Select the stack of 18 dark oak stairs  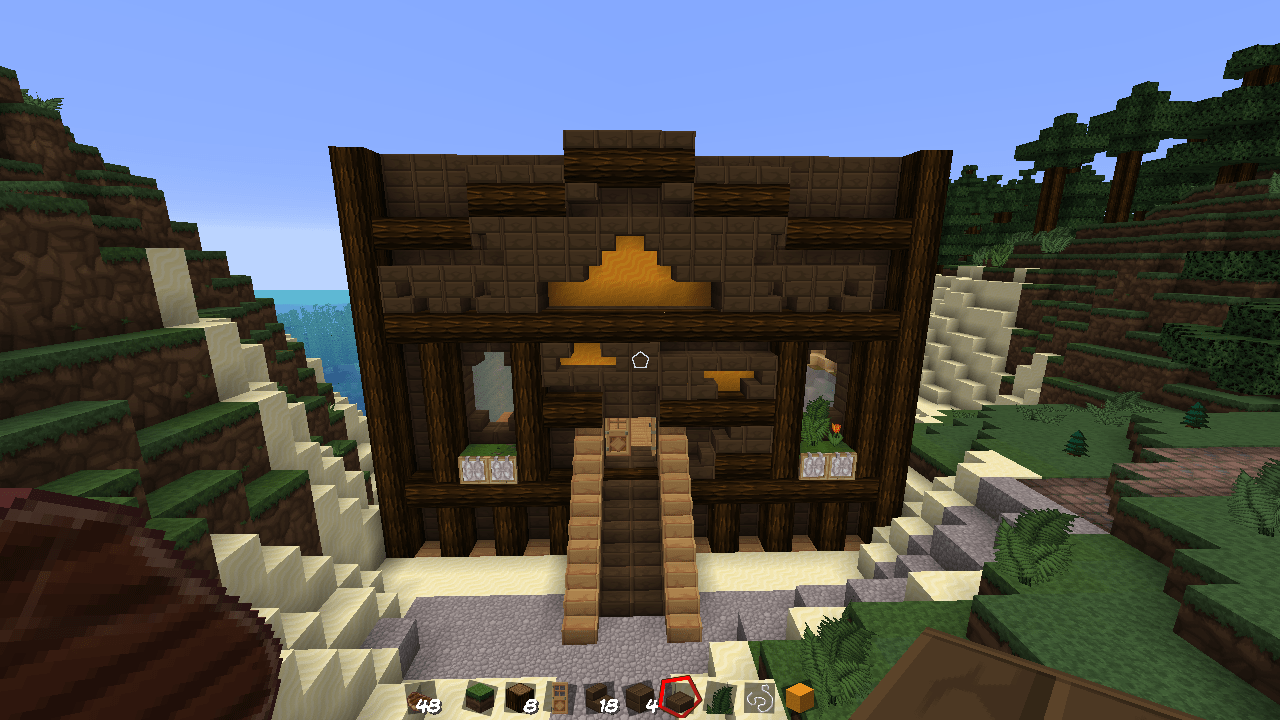[597, 700]
